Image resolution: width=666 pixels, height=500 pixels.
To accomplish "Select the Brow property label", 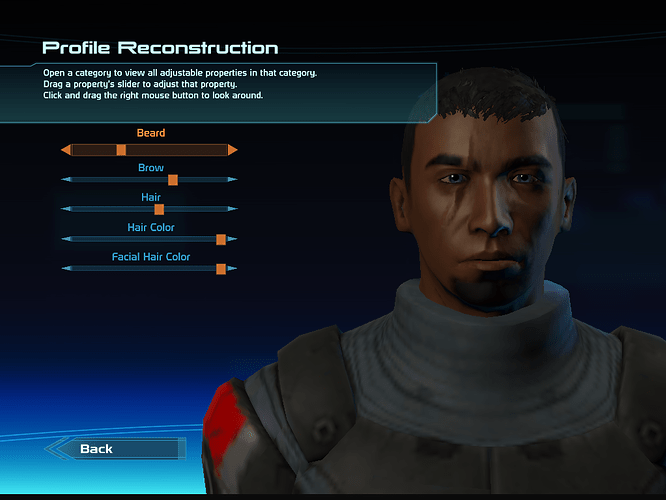I will click(151, 168).
